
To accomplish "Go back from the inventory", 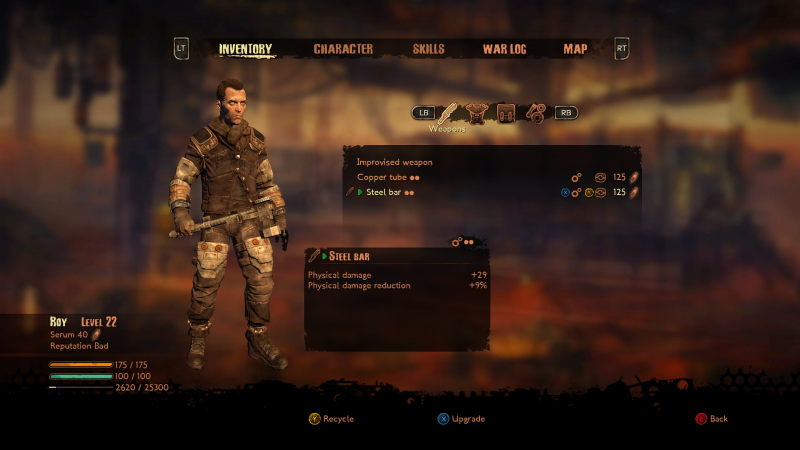I will point(711,419).
